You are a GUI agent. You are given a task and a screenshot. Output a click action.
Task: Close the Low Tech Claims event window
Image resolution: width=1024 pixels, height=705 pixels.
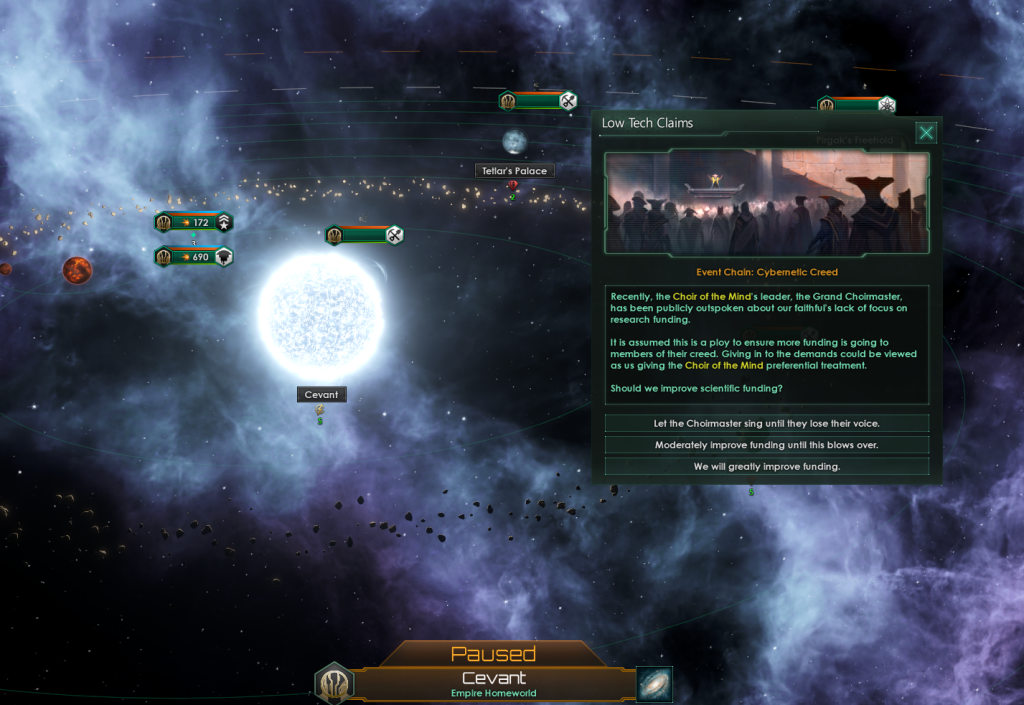point(927,133)
